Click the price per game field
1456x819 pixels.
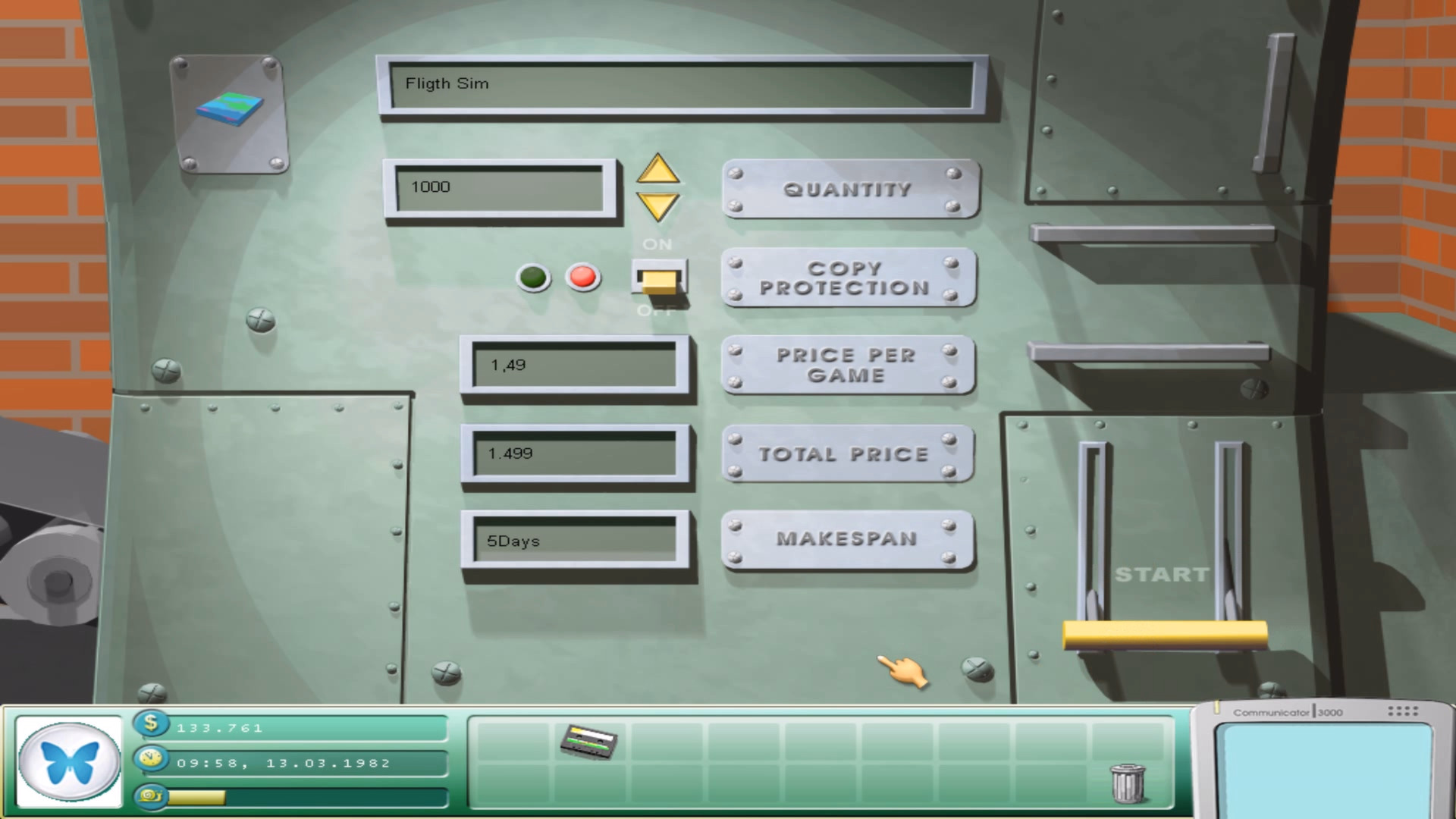(574, 366)
